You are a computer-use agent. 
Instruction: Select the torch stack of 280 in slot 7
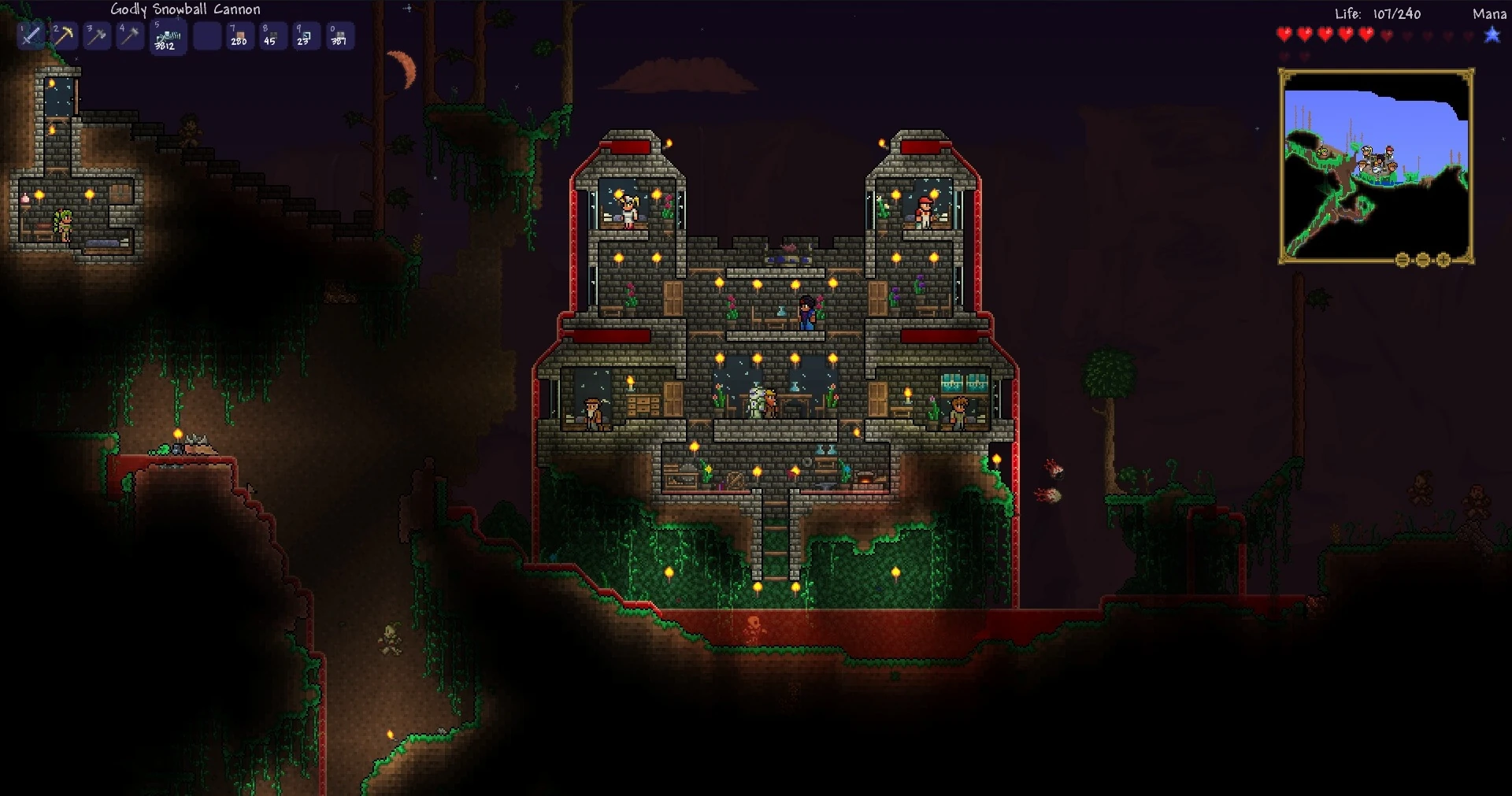click(239, 35)
